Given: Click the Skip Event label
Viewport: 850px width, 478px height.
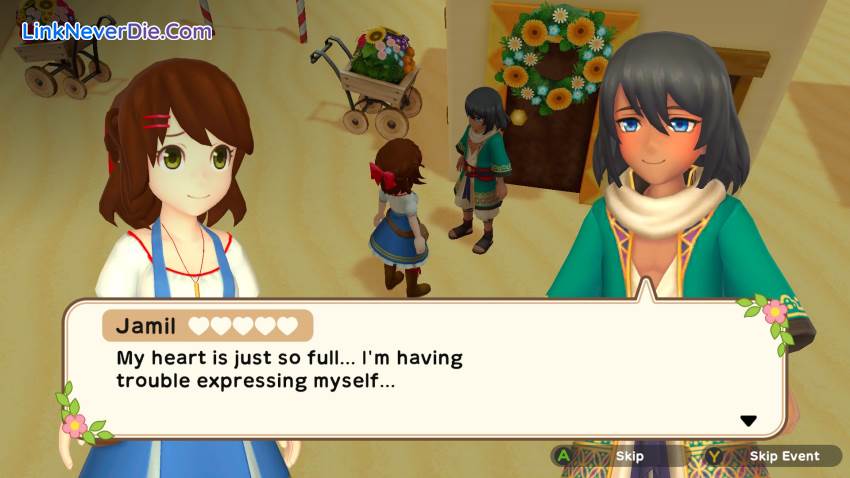Looking at the screenshot, I should point(784,456).
